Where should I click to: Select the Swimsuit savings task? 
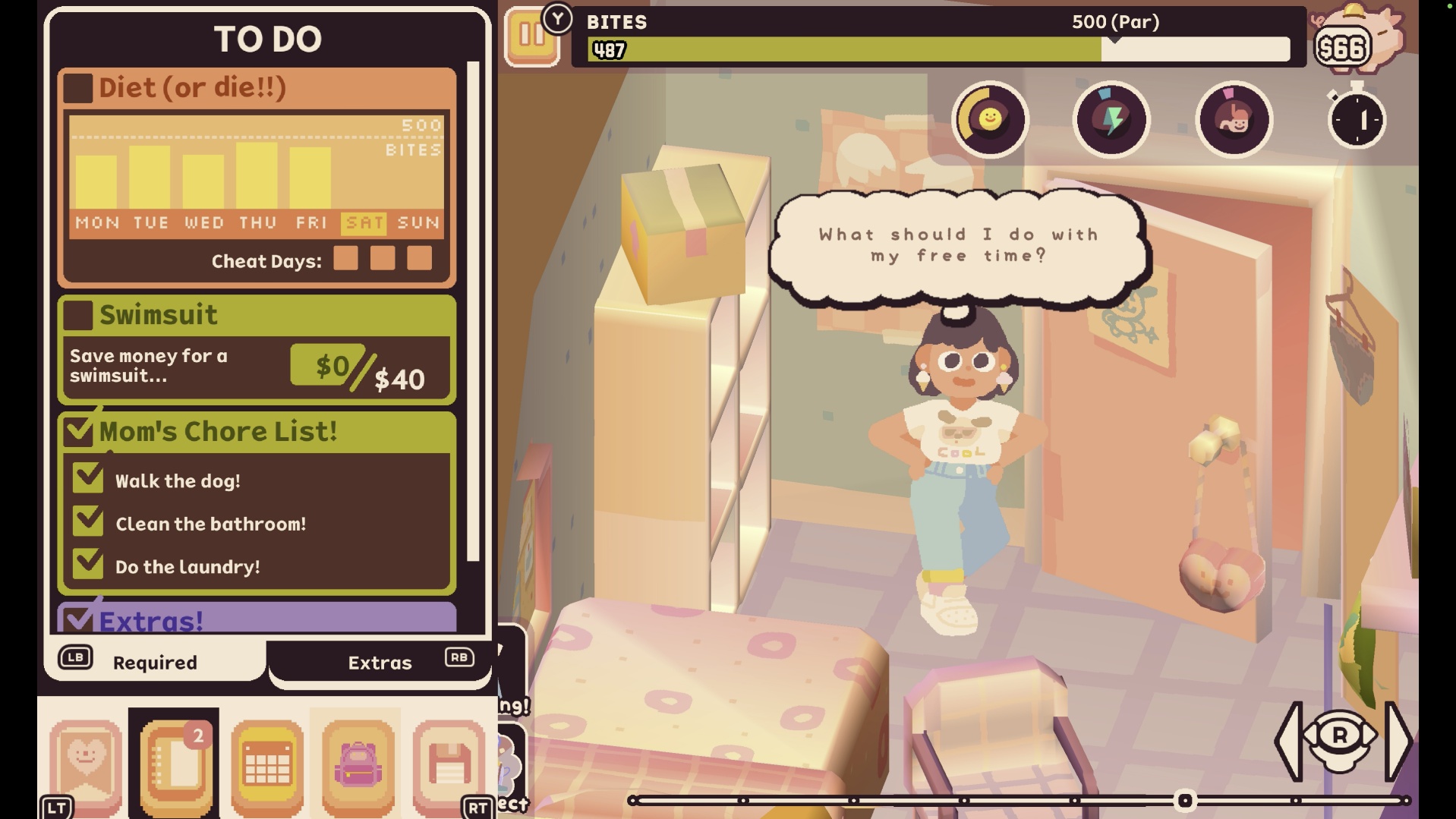[x=158, y=314]
